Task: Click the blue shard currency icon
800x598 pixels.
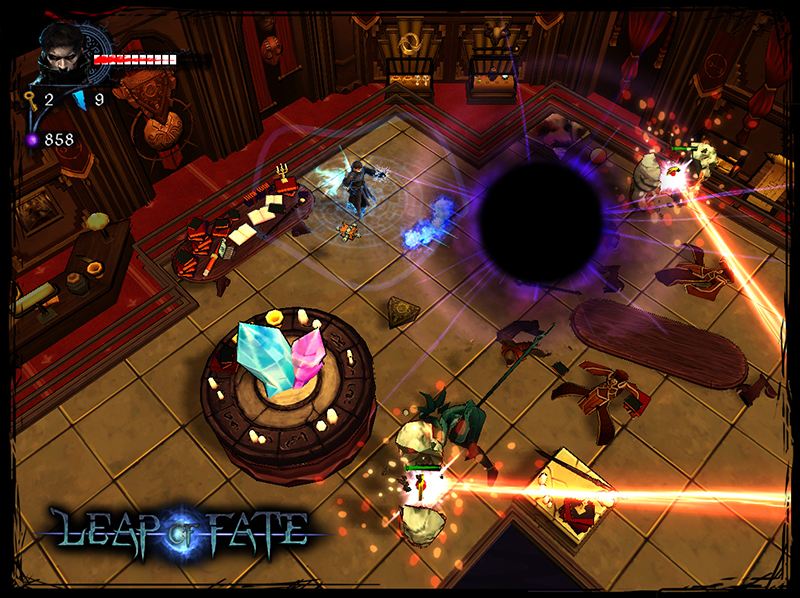Action: pyautogui.click(x=80, y=99)
